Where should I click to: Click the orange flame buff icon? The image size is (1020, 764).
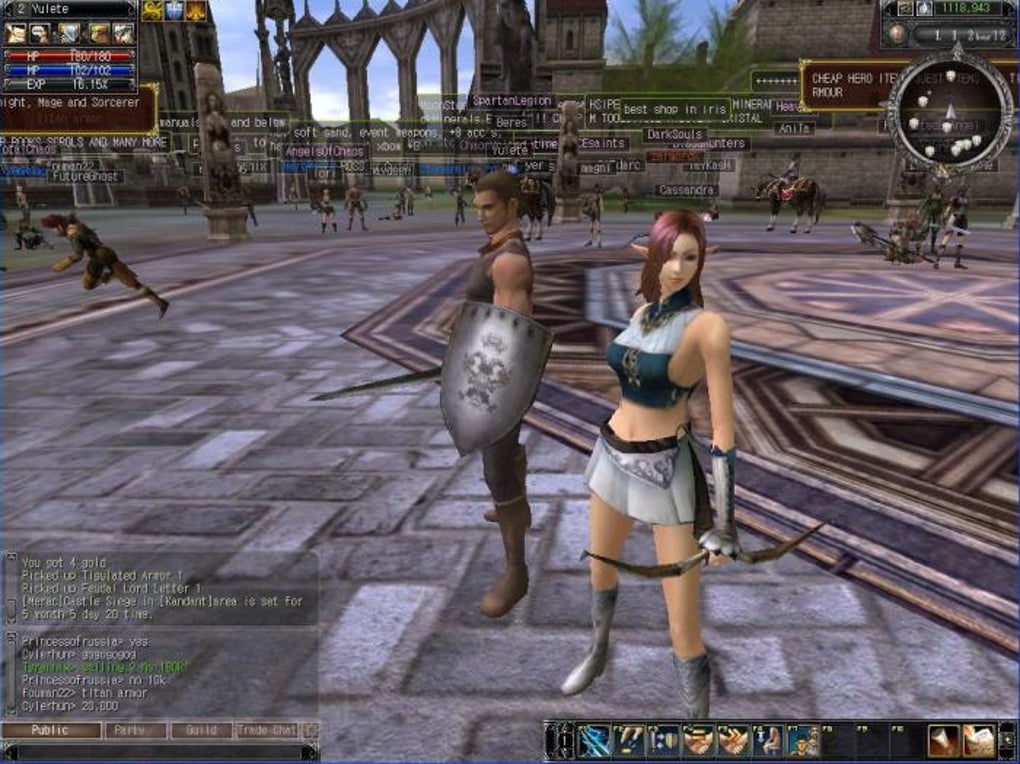pyautogui.click(x=196, y=10)
